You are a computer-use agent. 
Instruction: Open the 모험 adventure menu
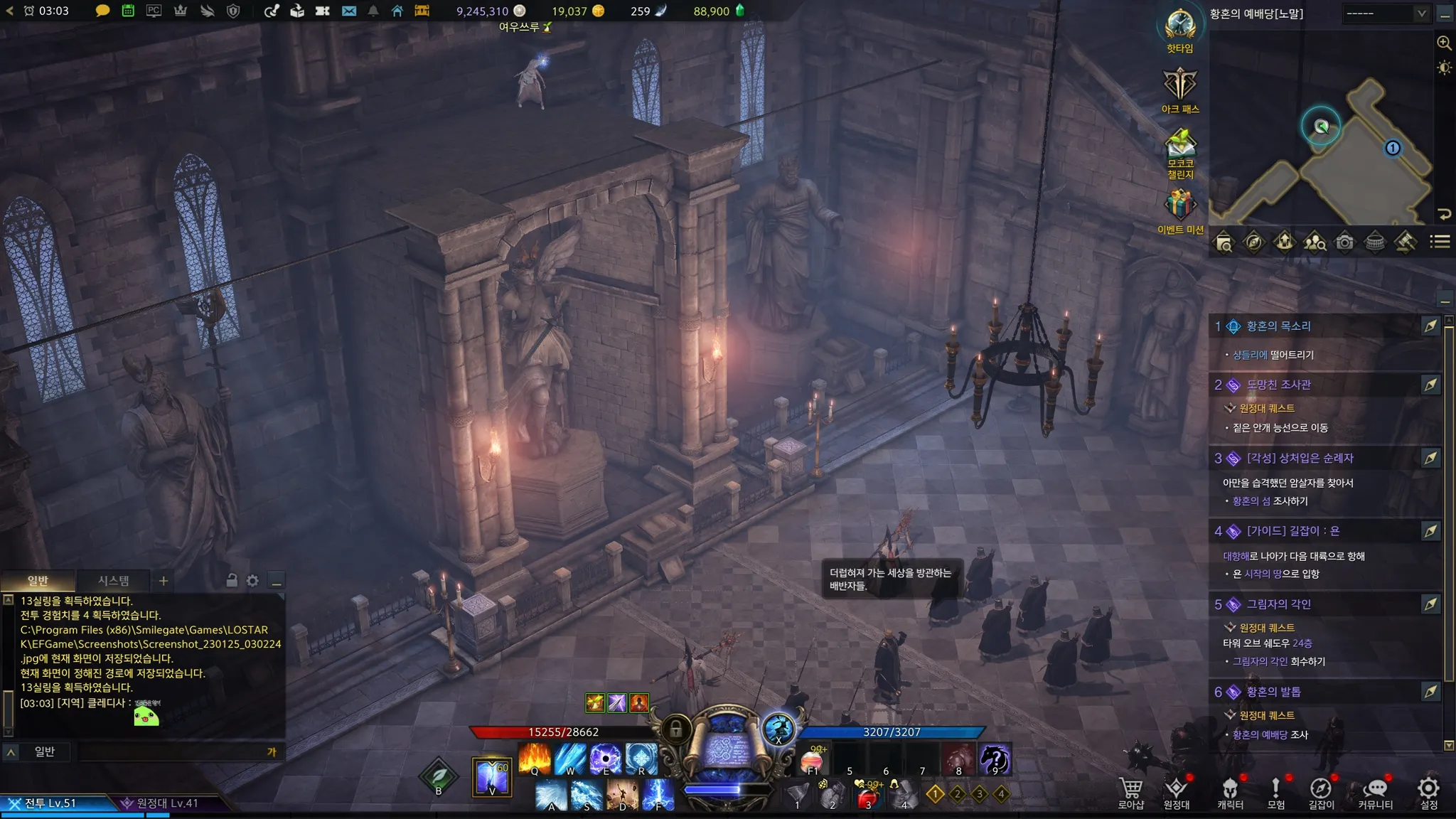click(x=1275, y=791)
